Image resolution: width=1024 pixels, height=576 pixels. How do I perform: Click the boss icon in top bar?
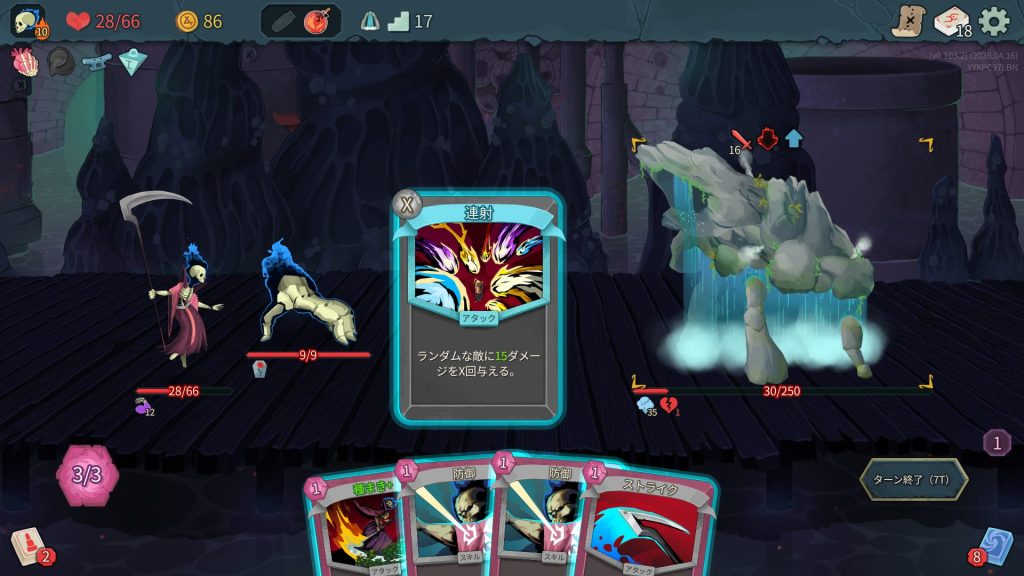370,21
